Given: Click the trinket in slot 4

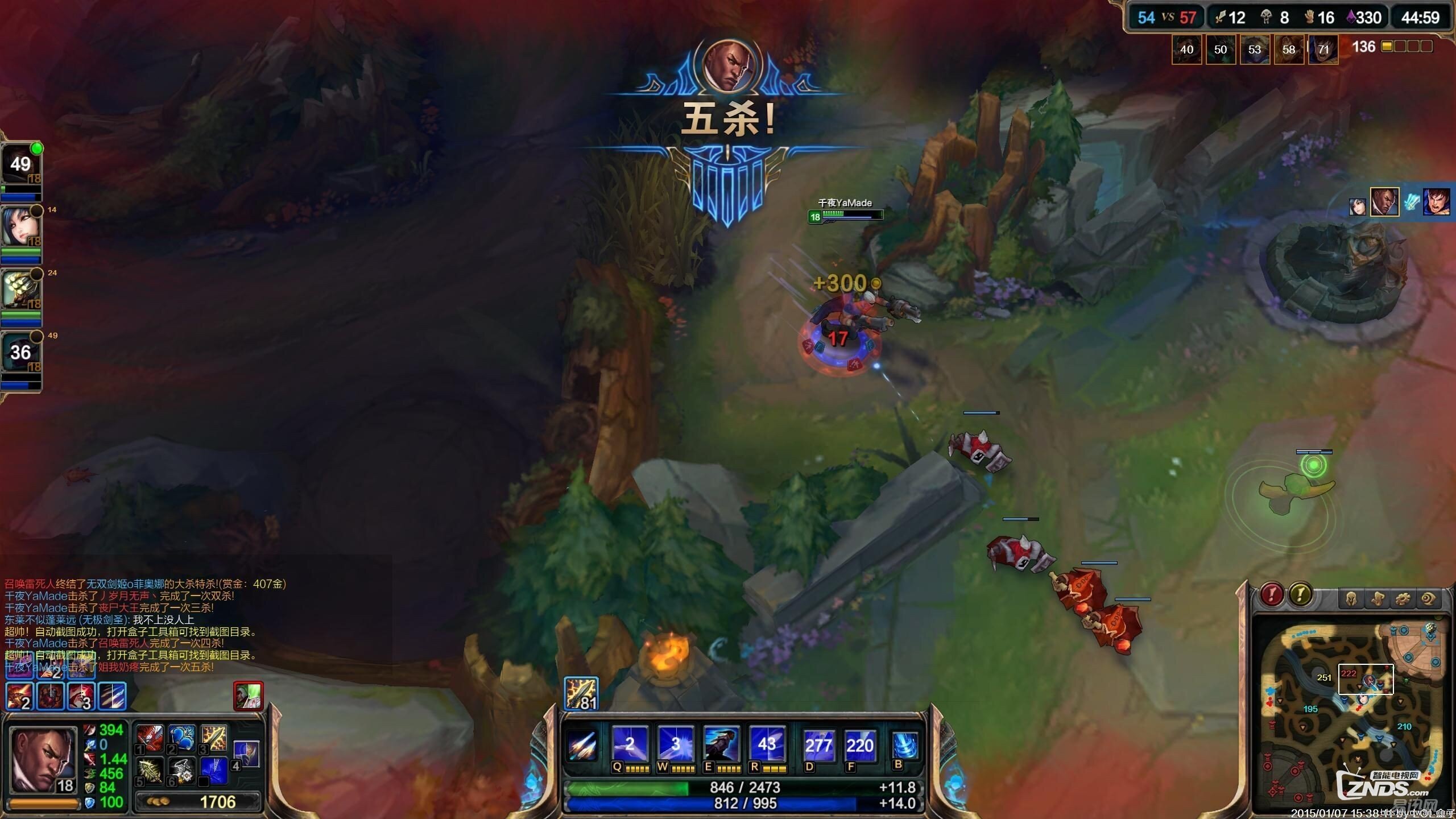Looking at the screenshot, I should [247, 754].
